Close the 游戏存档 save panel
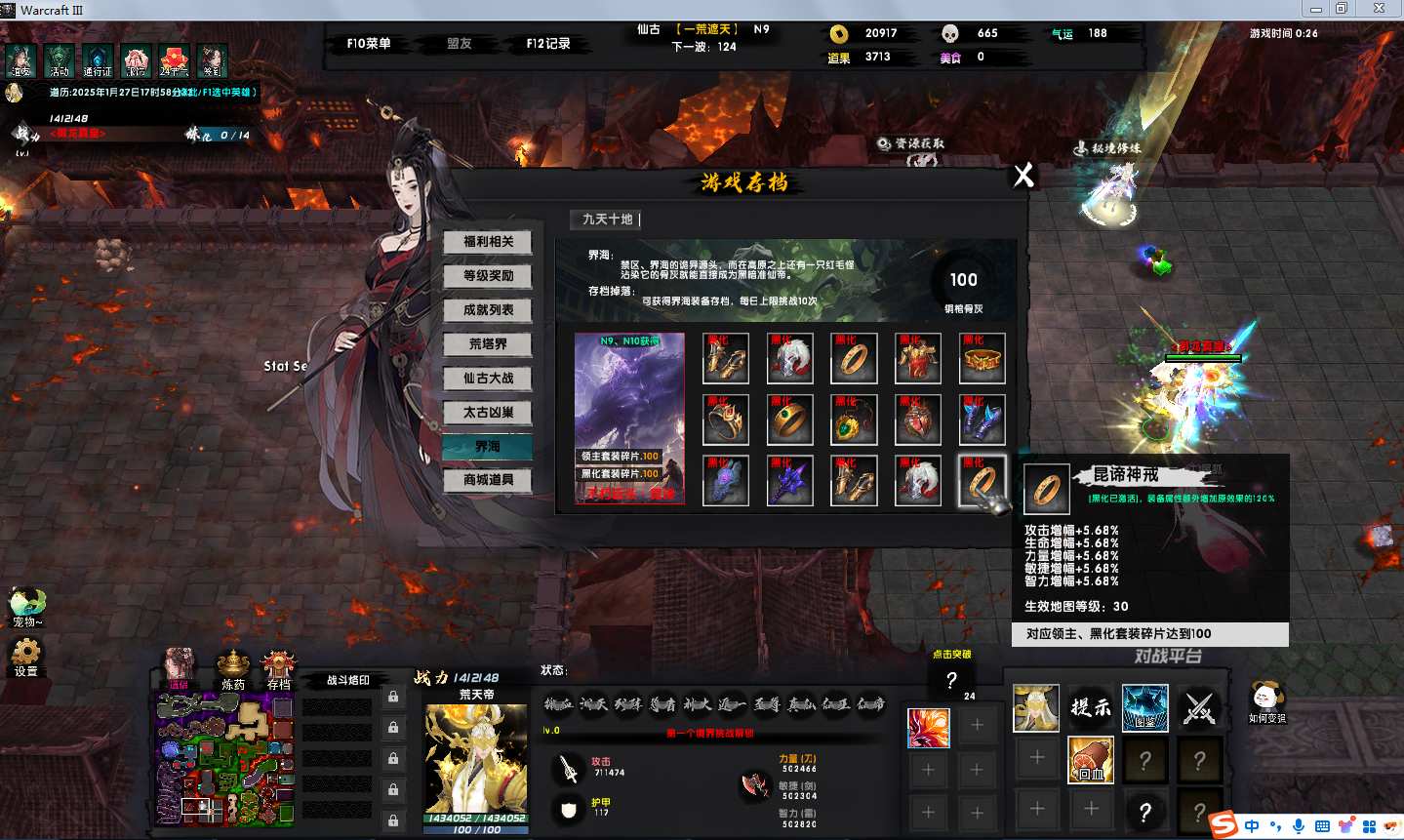The image size is (1404, 840). [1023, 176]
